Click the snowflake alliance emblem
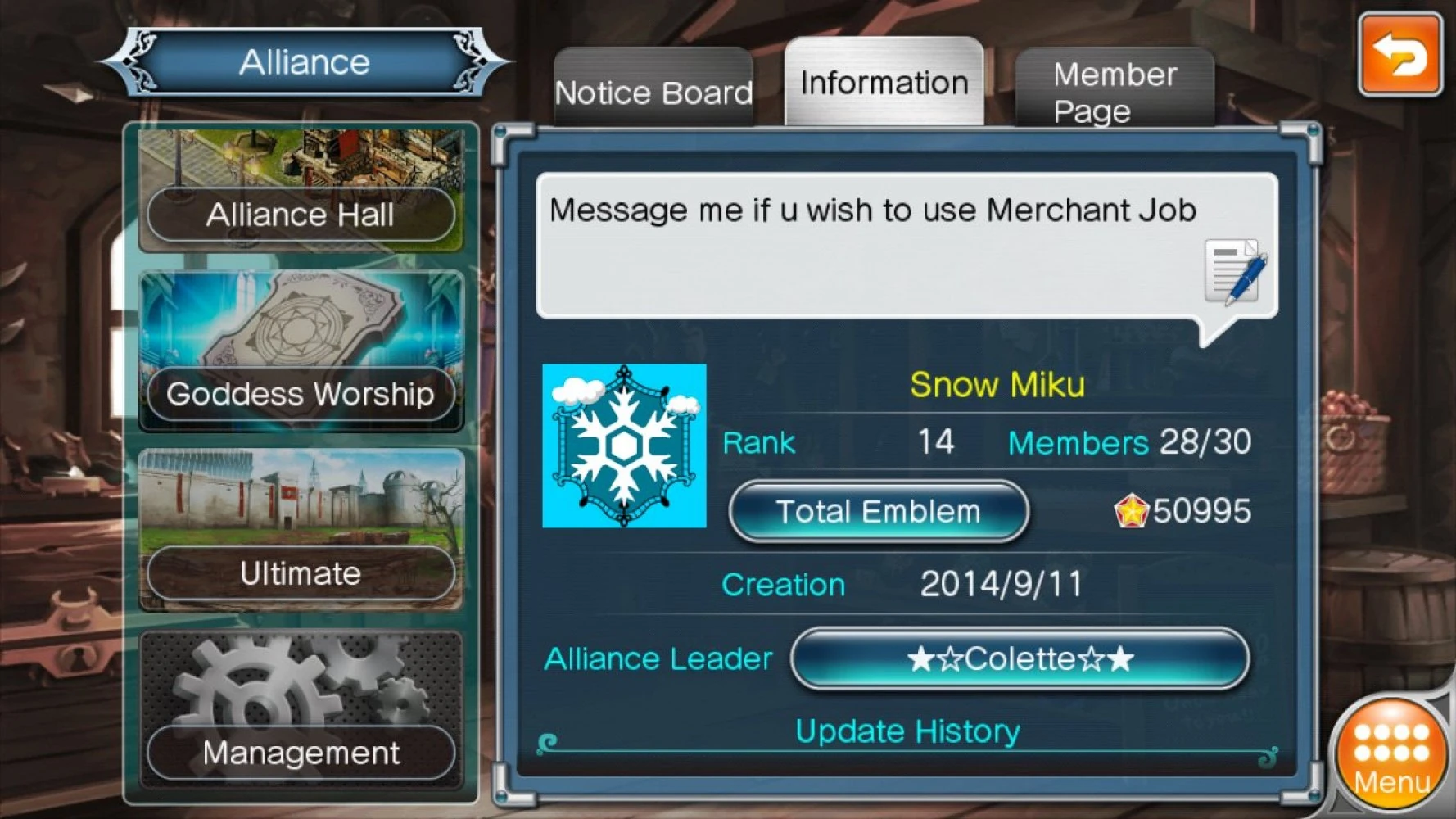The image size is (1456, 819). coord(624,446)
